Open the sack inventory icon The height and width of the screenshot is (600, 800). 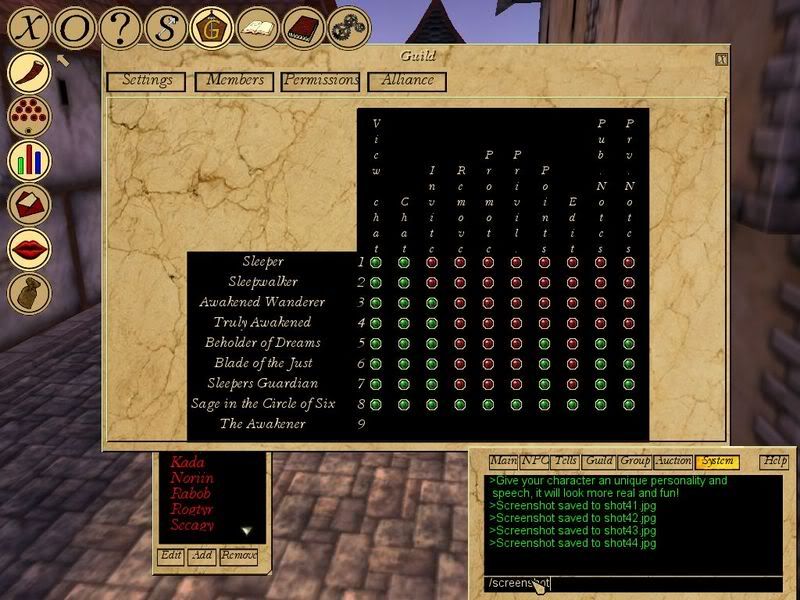pos(30,292)
